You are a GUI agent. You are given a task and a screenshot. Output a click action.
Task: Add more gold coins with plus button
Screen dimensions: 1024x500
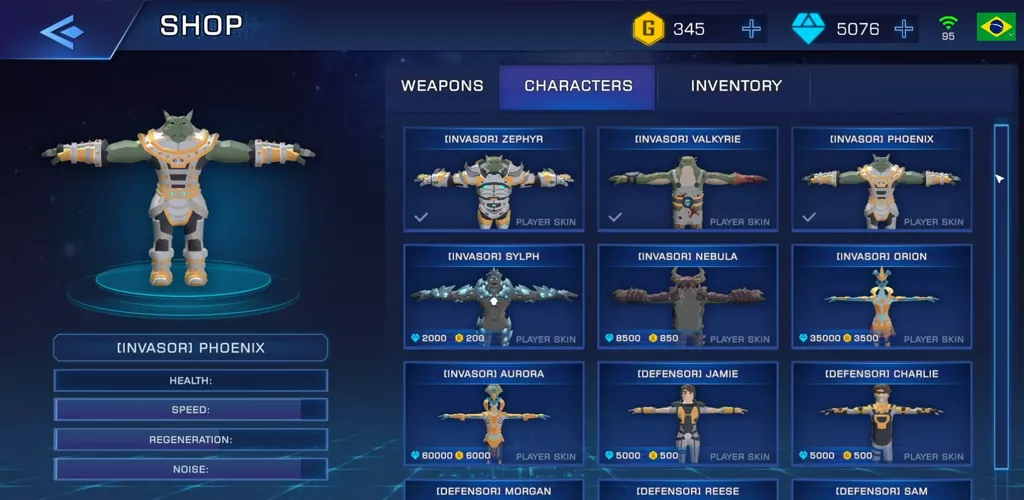tap(751, 29)
